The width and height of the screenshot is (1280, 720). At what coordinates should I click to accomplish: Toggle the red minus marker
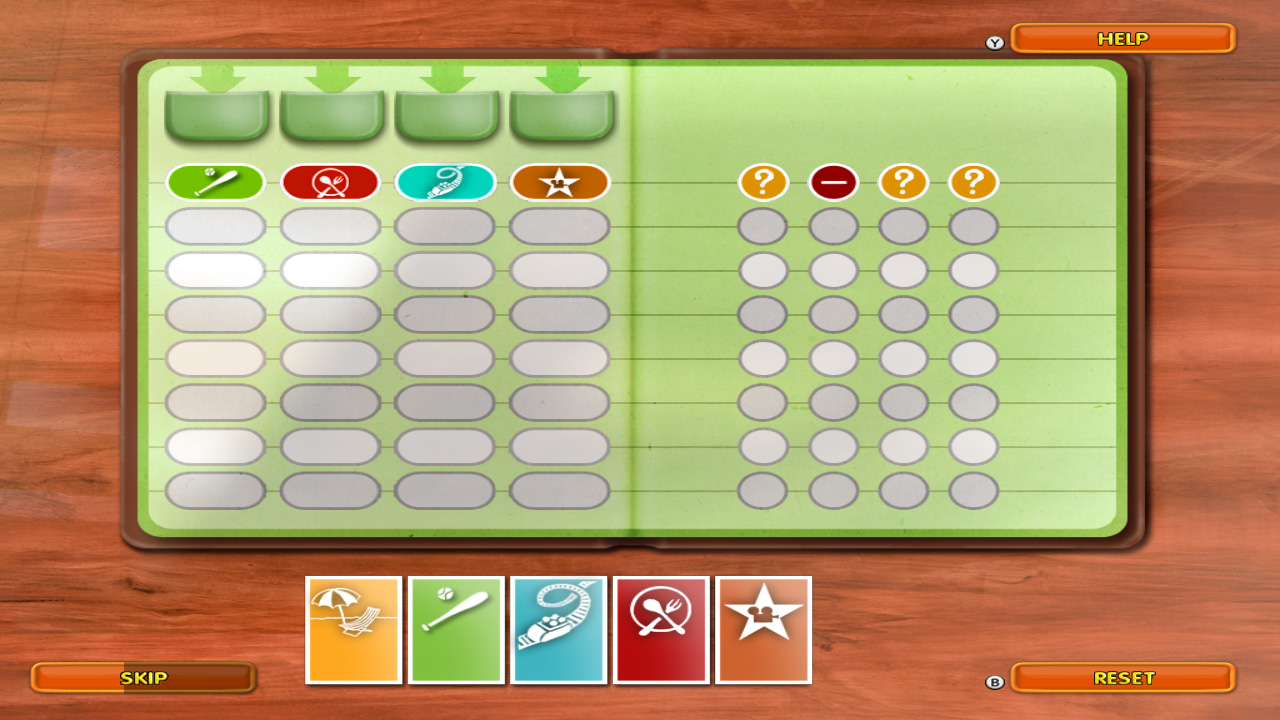pyautogui.click(x=834, y=183)
